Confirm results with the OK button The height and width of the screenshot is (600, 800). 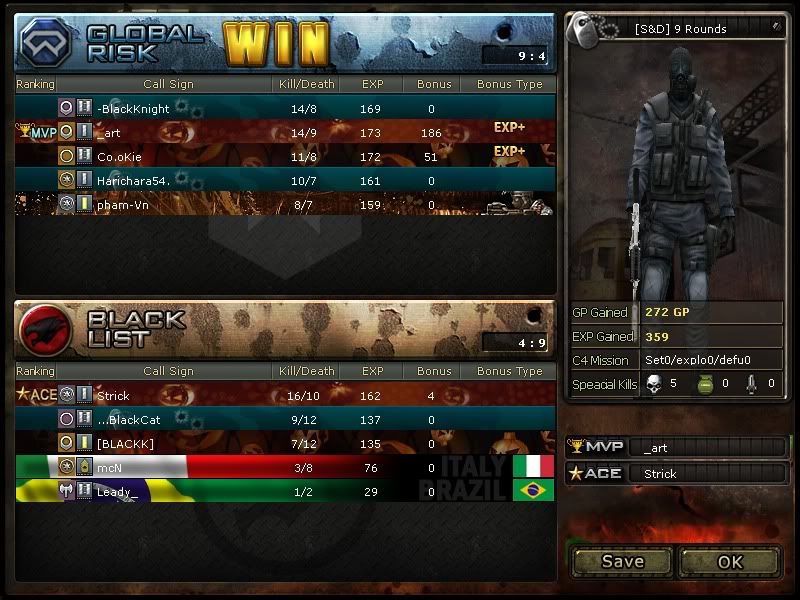click(x=730, y=561)
